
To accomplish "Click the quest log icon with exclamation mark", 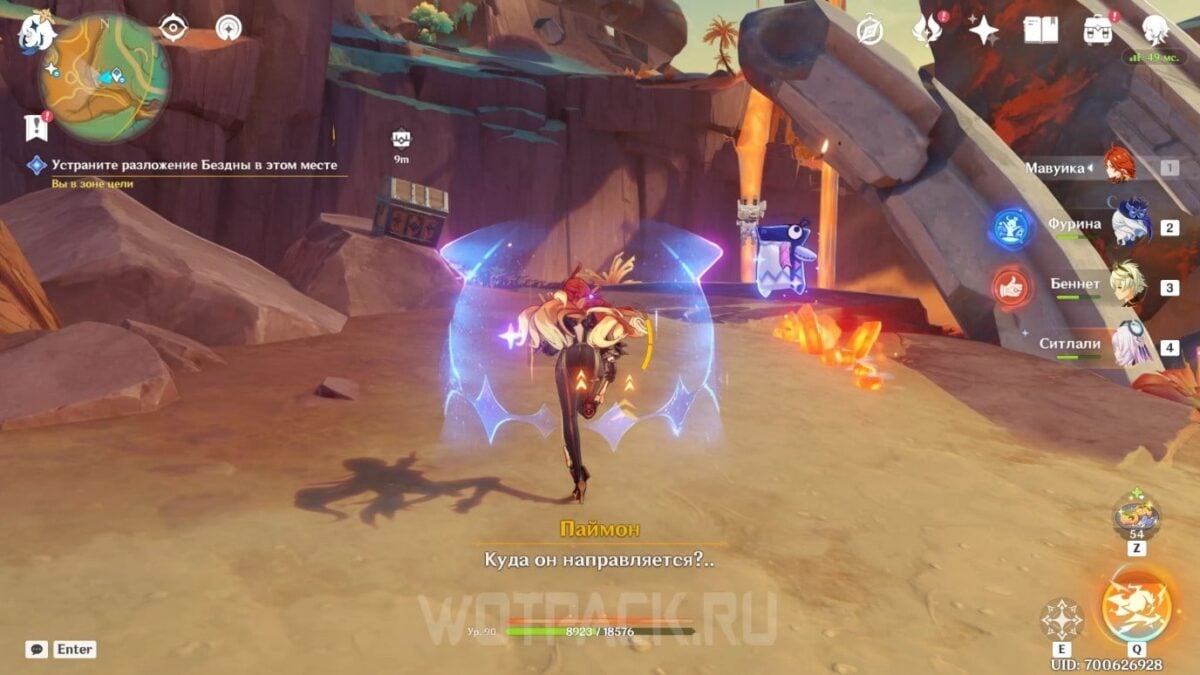I will (x=36, y=126).
